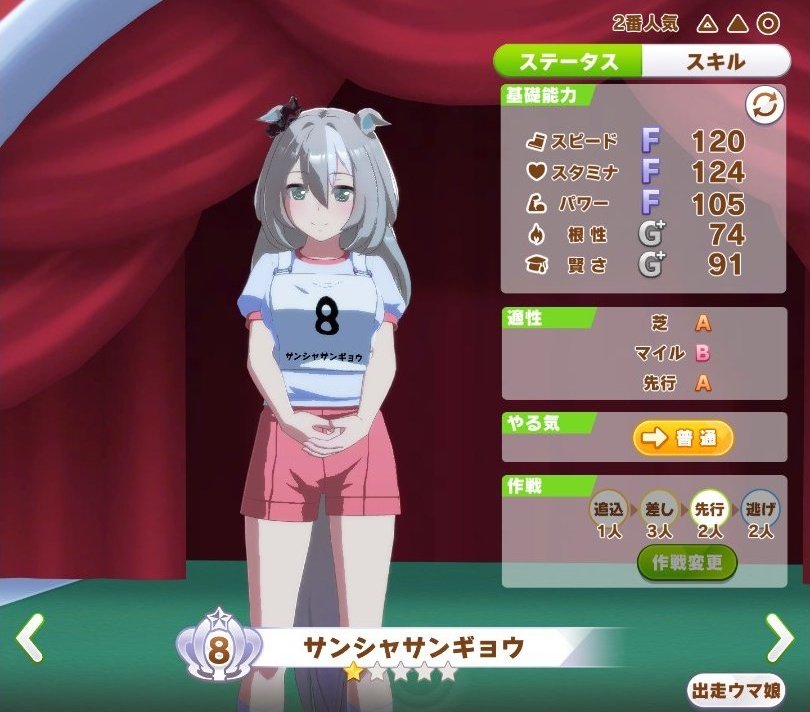Go to the previous racer with left arrow
The width and height of the screenshot is (810, 712).
coord(31,638)
